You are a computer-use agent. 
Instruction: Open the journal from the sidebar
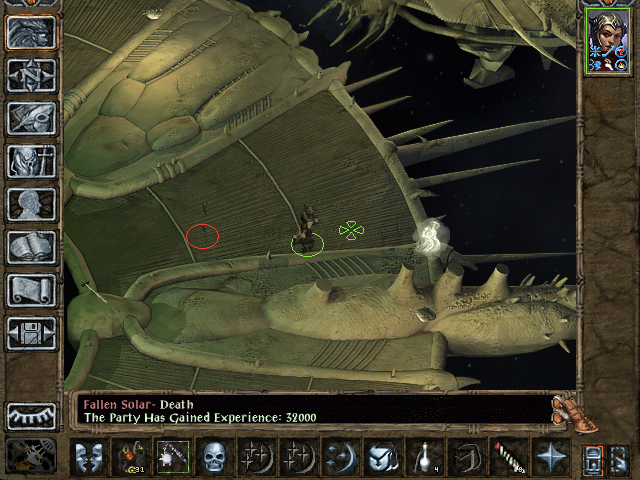click(31, 118)
